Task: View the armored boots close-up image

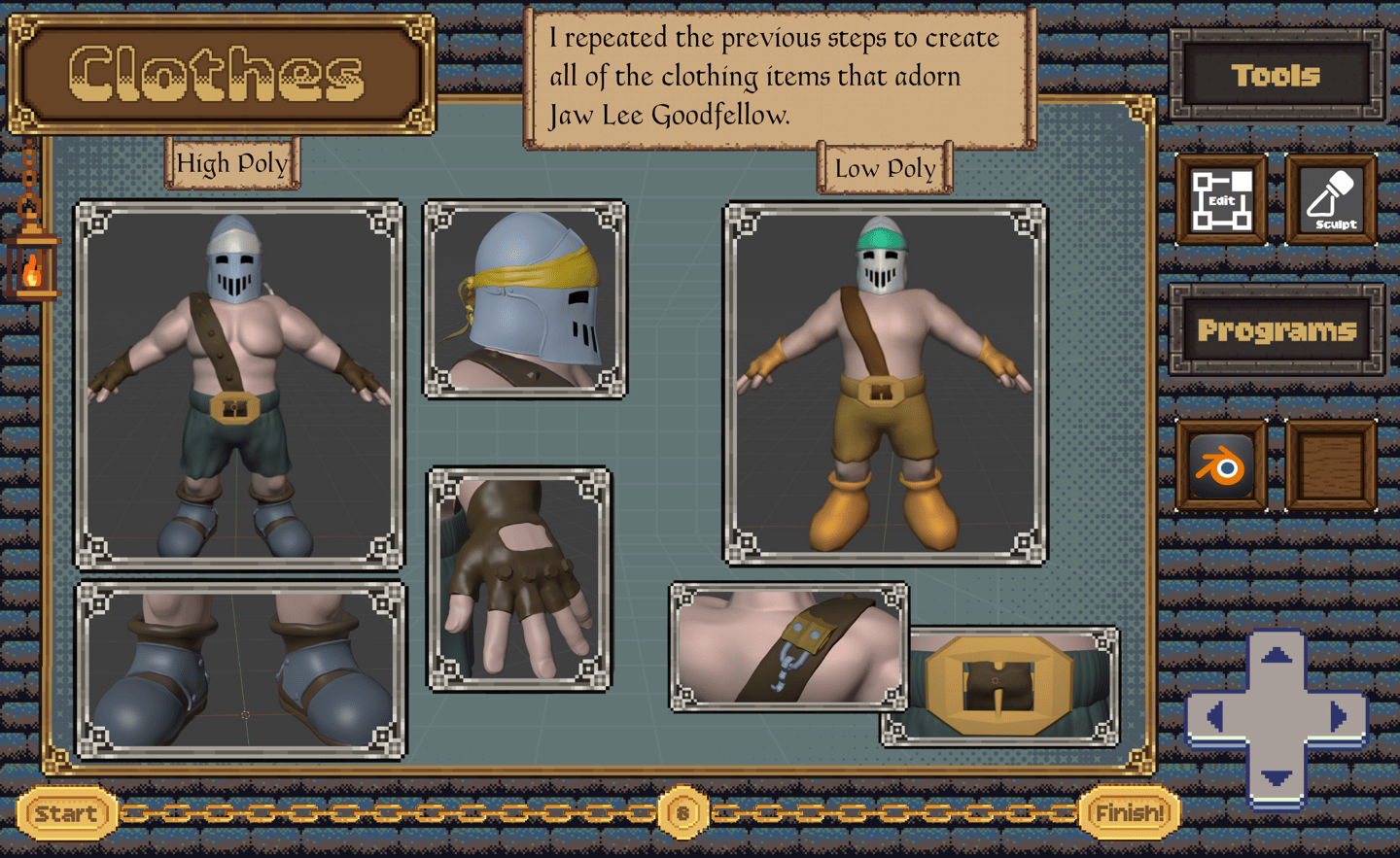Action: click(x=240, y=670)
